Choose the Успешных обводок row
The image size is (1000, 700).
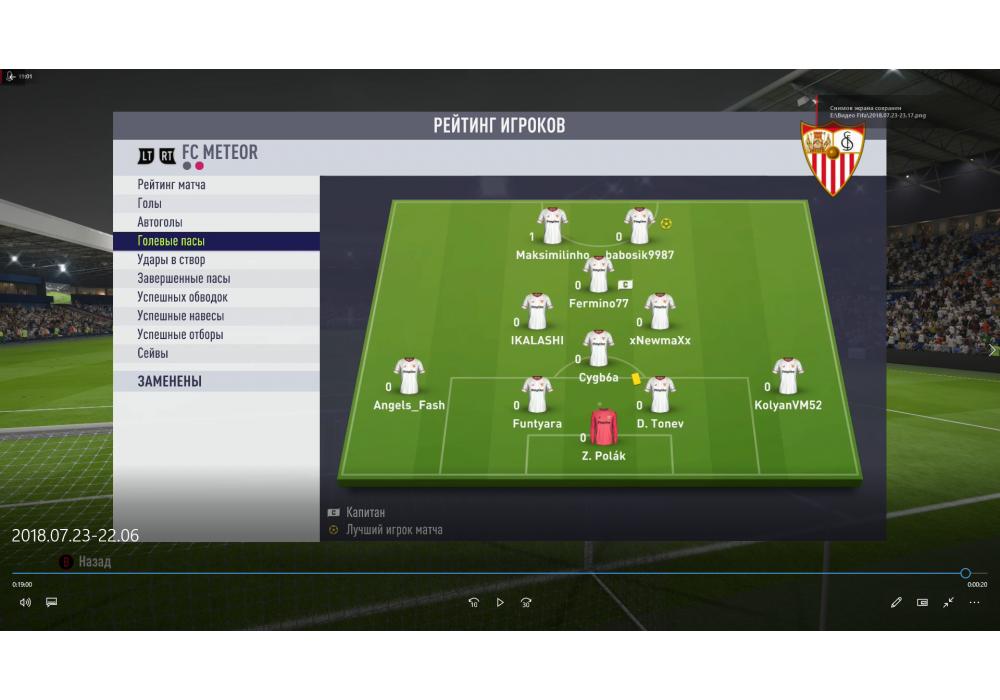(182, 297)
